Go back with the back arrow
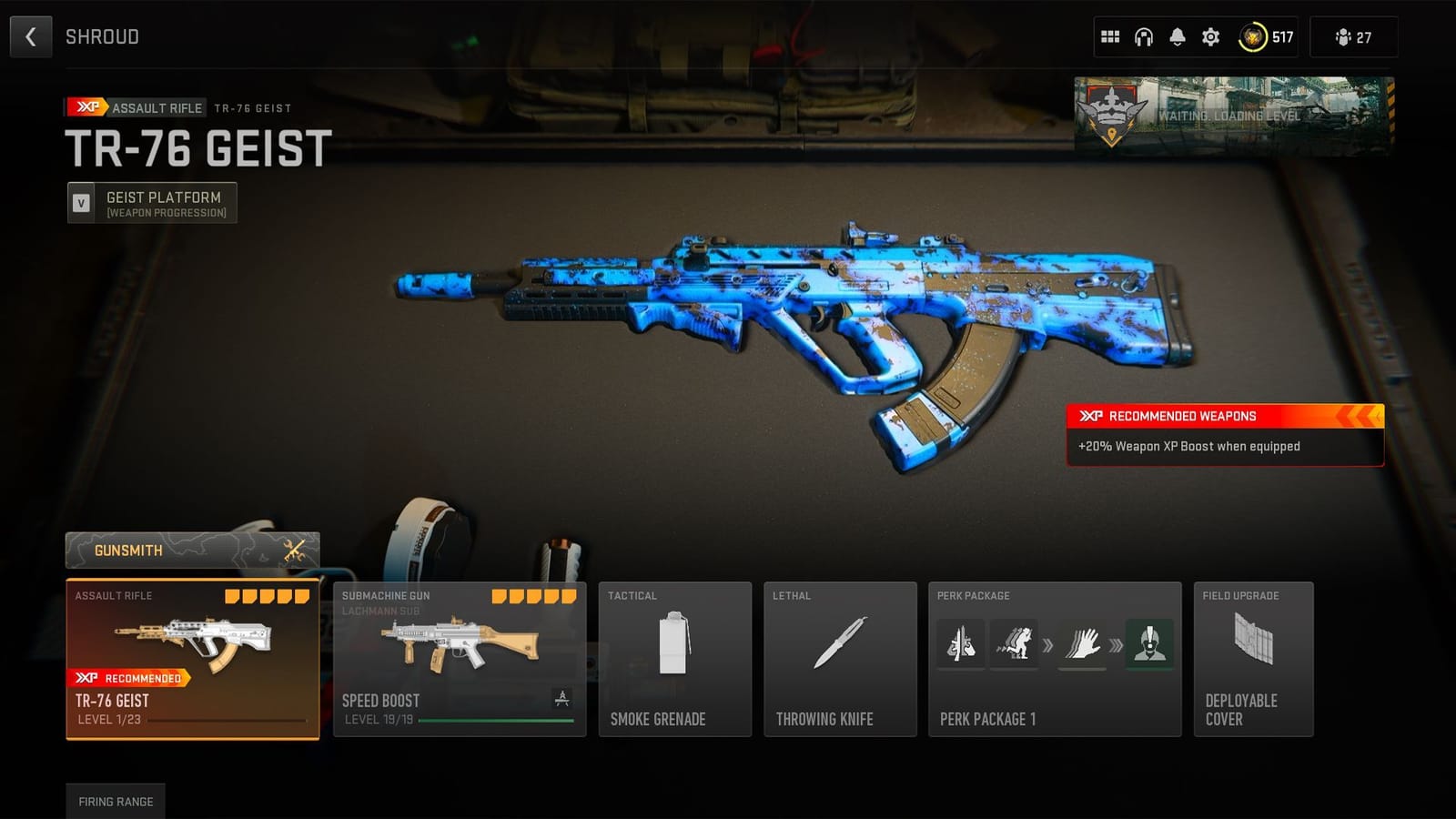Image resolution: width=1456 pixels, height=819 pixels. pos(30,37)
